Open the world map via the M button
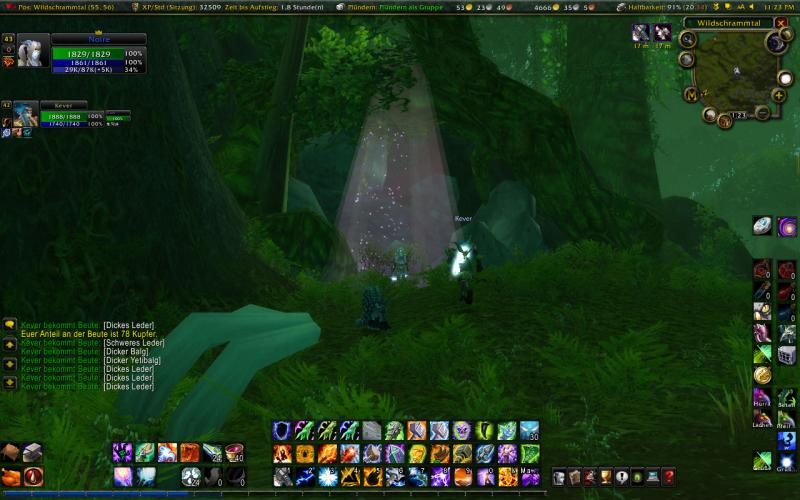 (691, 94)
